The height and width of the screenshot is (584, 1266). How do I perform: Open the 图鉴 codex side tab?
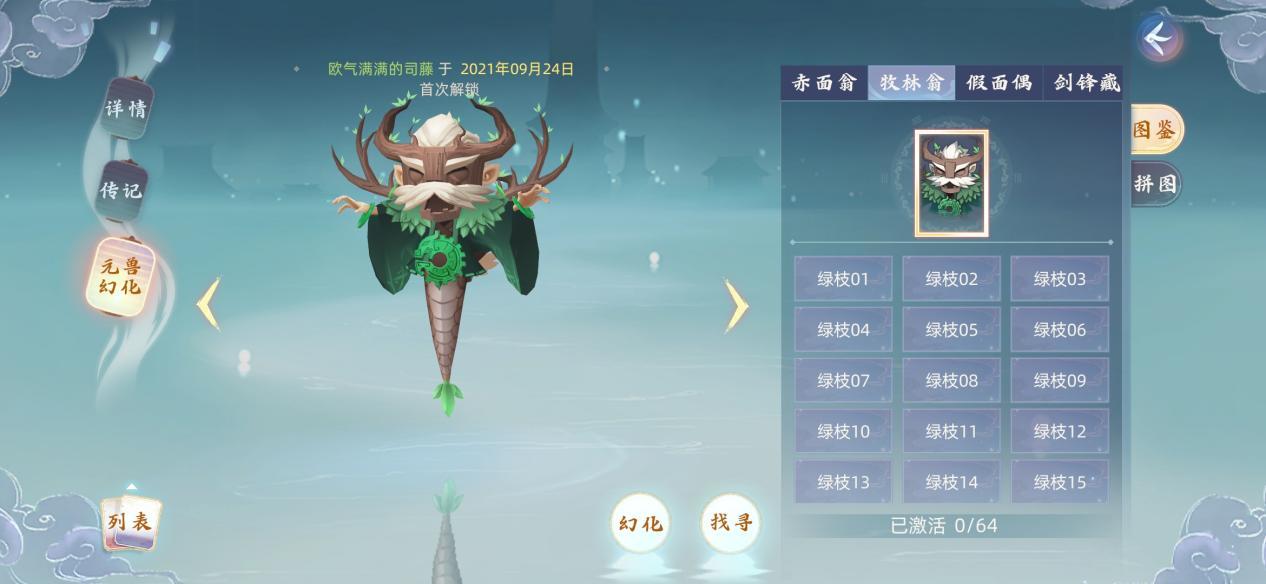click(1155, 130)
